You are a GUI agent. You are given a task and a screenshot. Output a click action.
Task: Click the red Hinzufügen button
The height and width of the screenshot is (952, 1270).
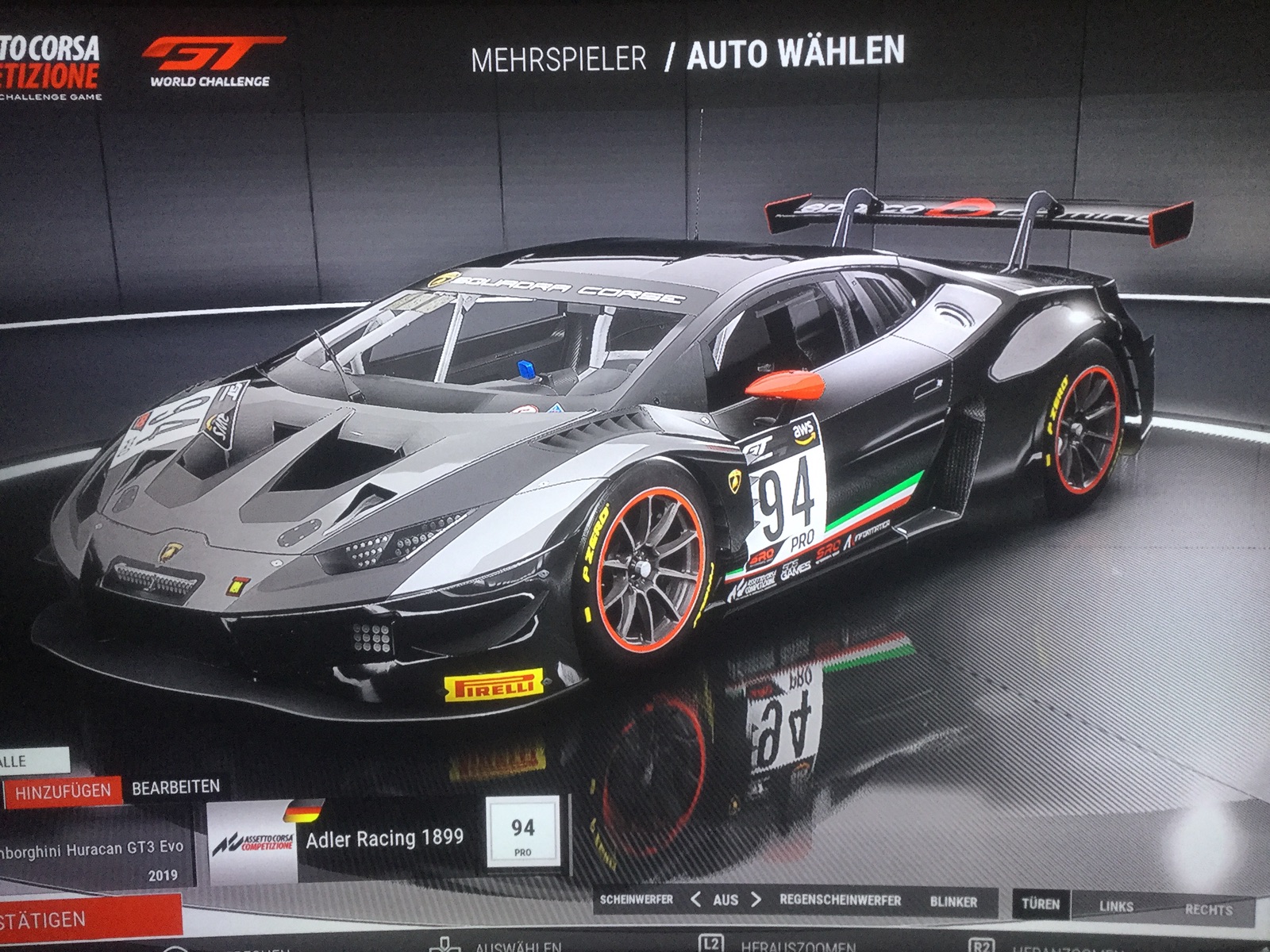coord(63,792)
